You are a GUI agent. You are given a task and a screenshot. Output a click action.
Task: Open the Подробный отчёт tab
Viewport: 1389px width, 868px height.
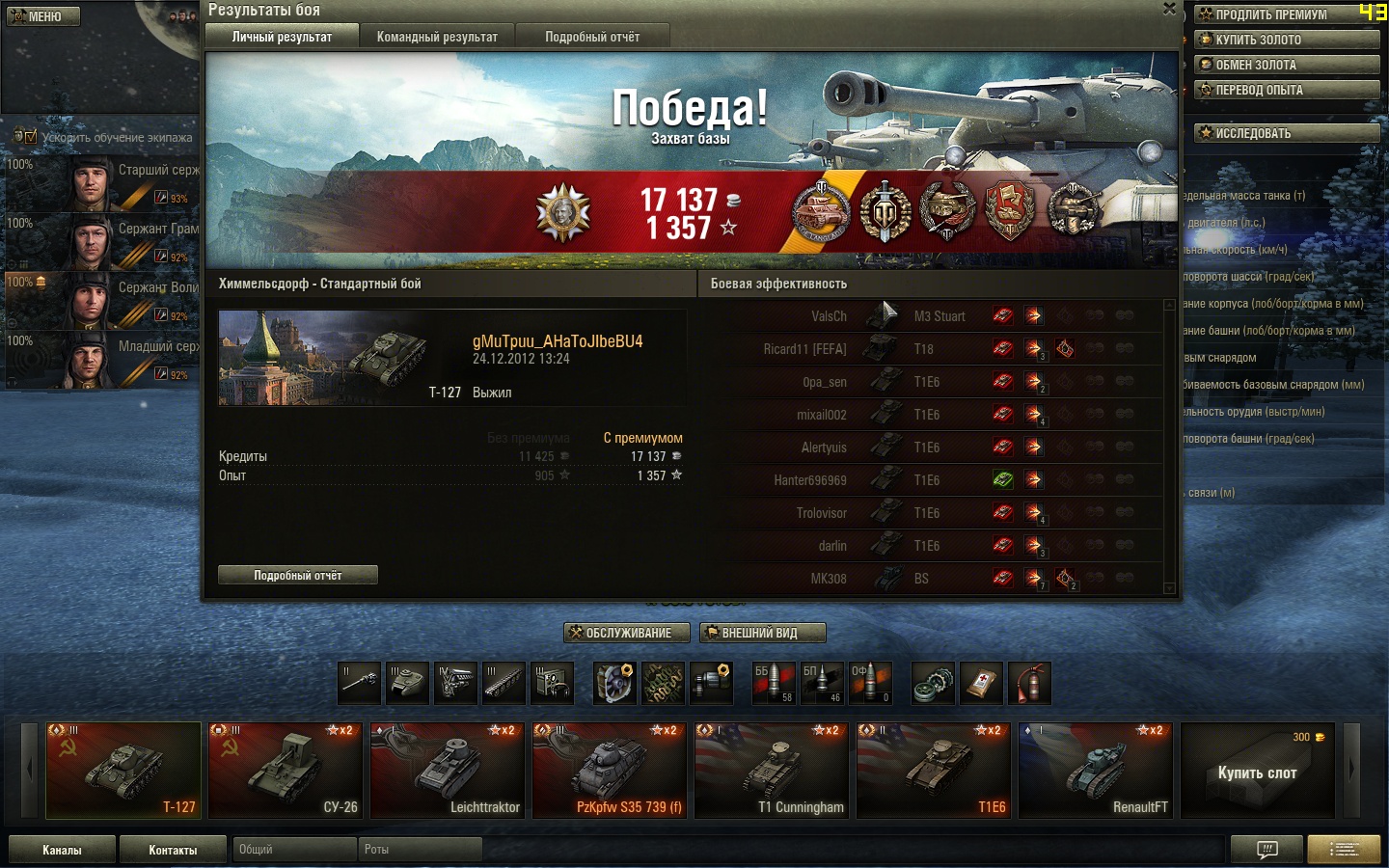coord(592,37)
